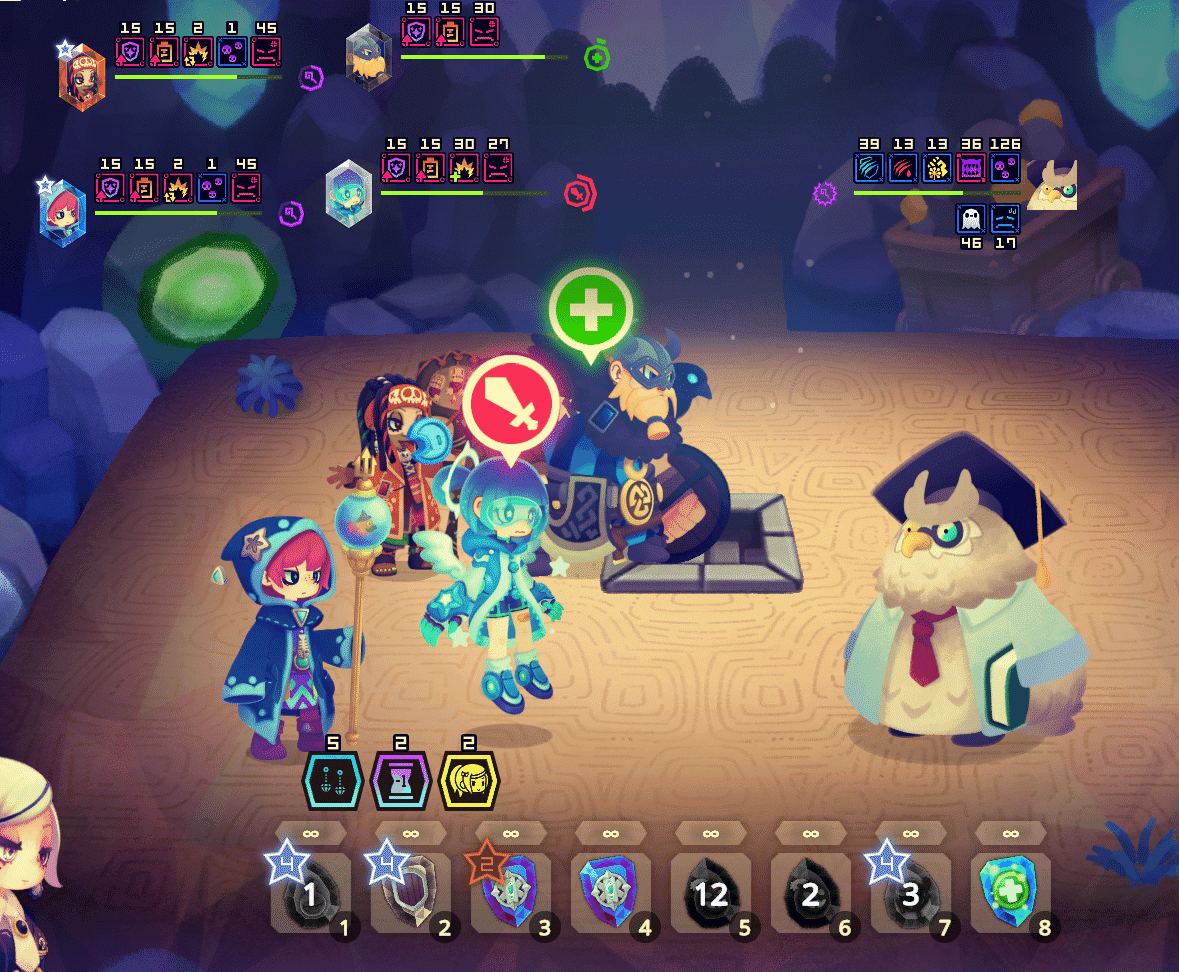Activate the gem shield skill in slot 3
Screen dimensions: 1179x972
coord(510,893)
